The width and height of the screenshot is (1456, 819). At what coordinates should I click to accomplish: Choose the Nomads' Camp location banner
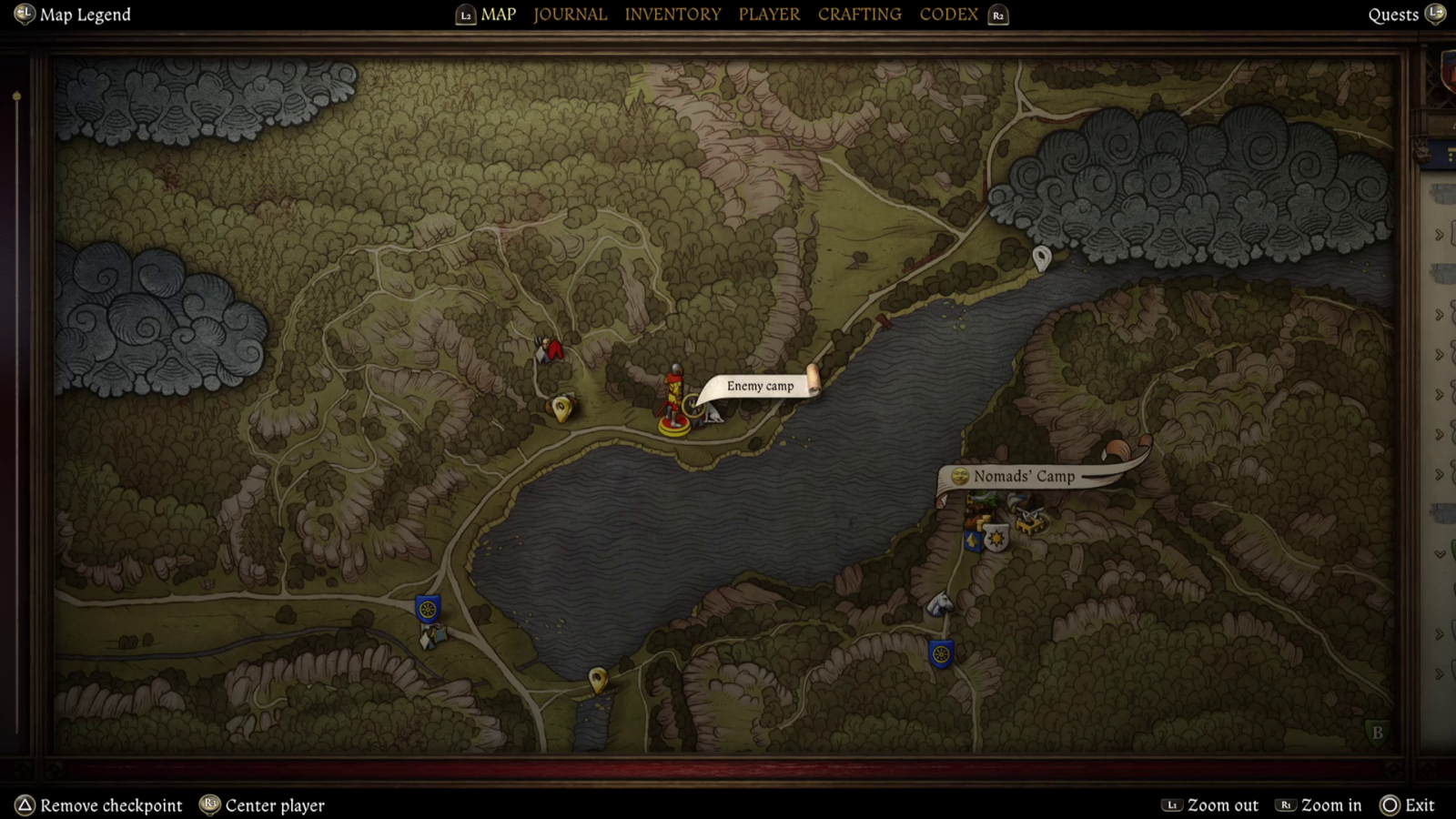[x=1024, y=476]
